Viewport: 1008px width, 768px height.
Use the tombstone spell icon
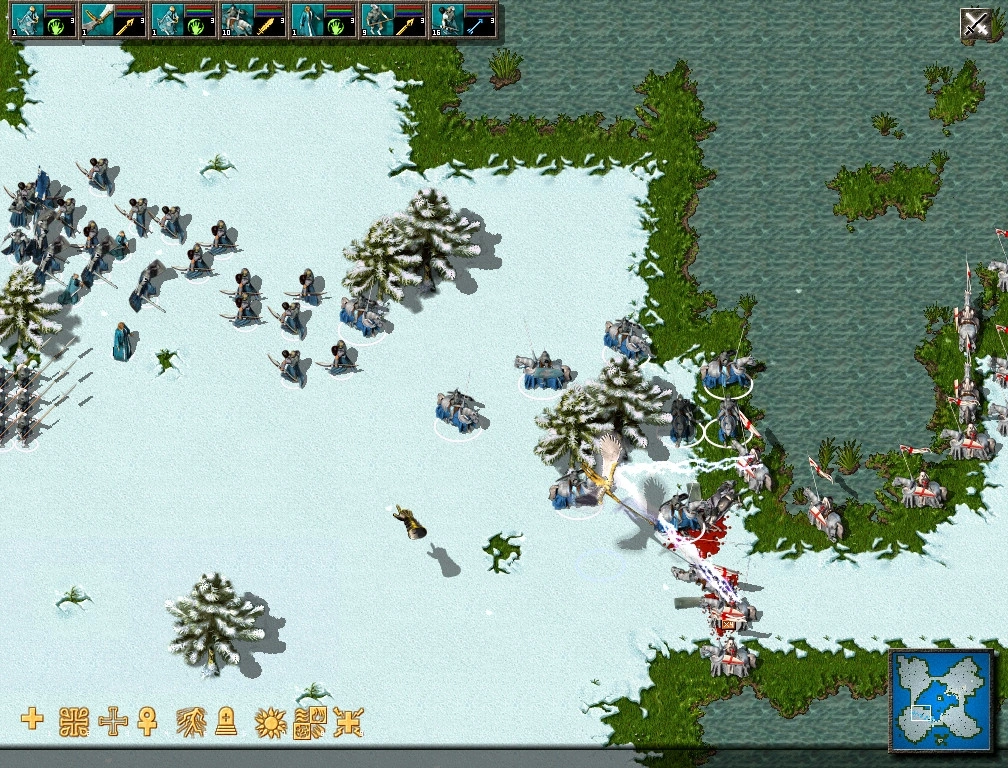tap(227, 720)
